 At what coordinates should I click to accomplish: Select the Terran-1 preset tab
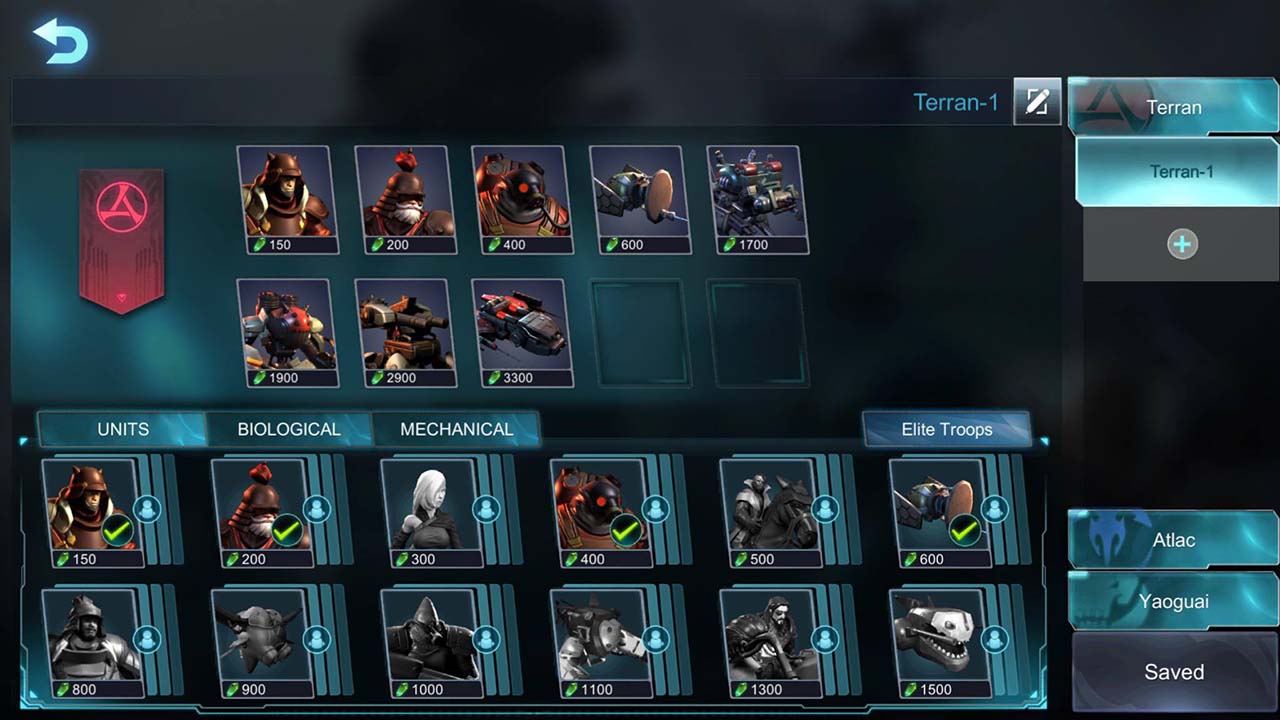[x=1176, y=171]
